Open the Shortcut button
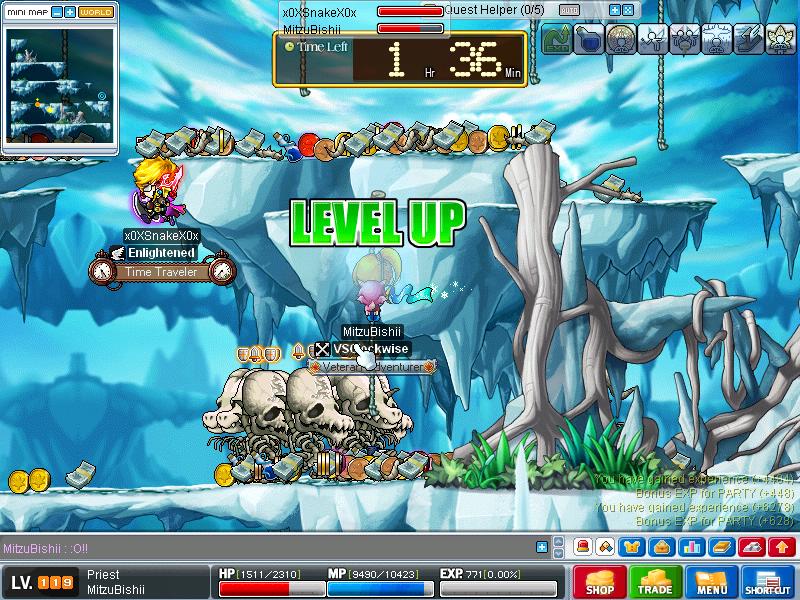This screenshot has height=600, width=800. coord(767,582)
